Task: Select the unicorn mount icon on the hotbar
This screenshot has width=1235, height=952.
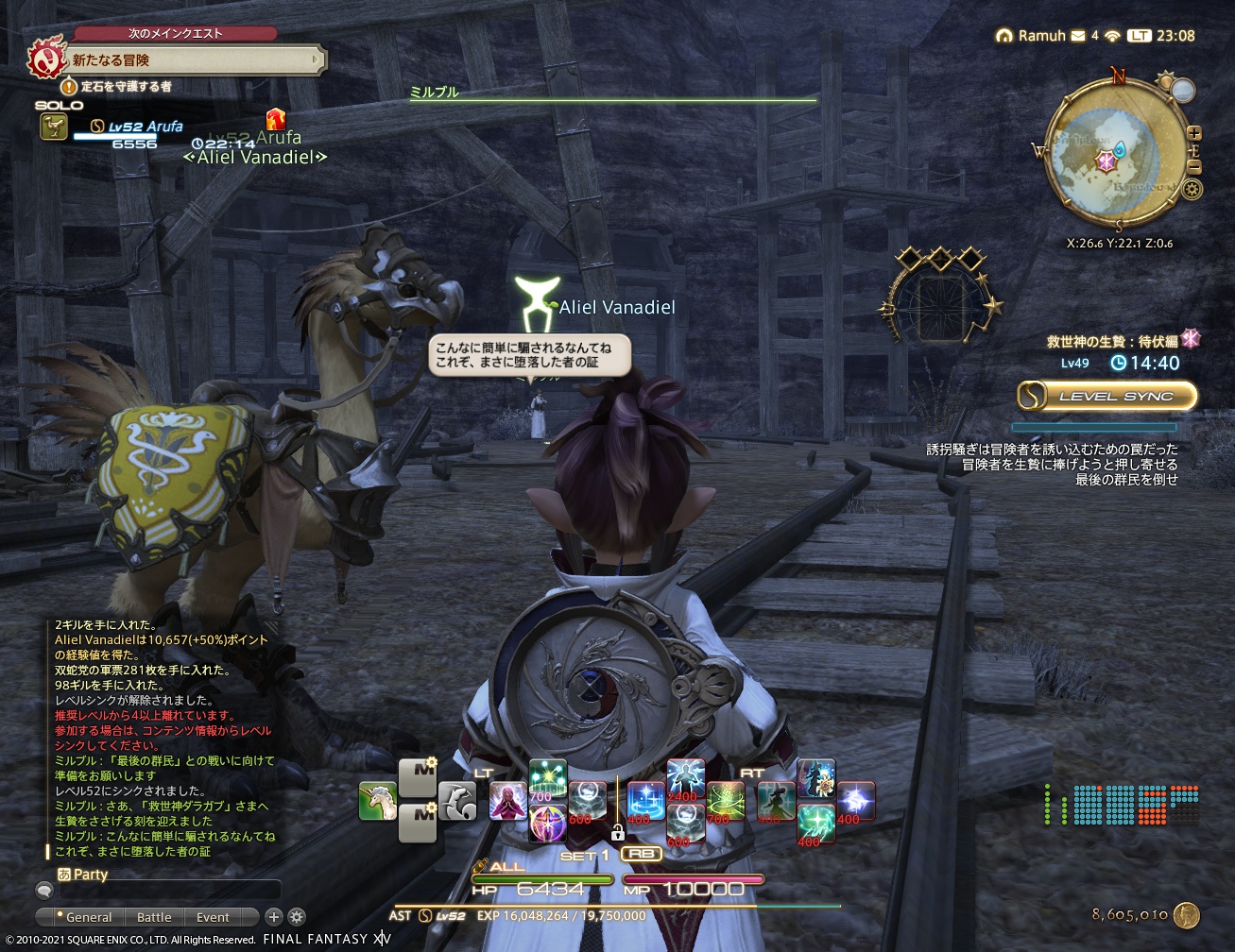Action: (x=376, y=801)
